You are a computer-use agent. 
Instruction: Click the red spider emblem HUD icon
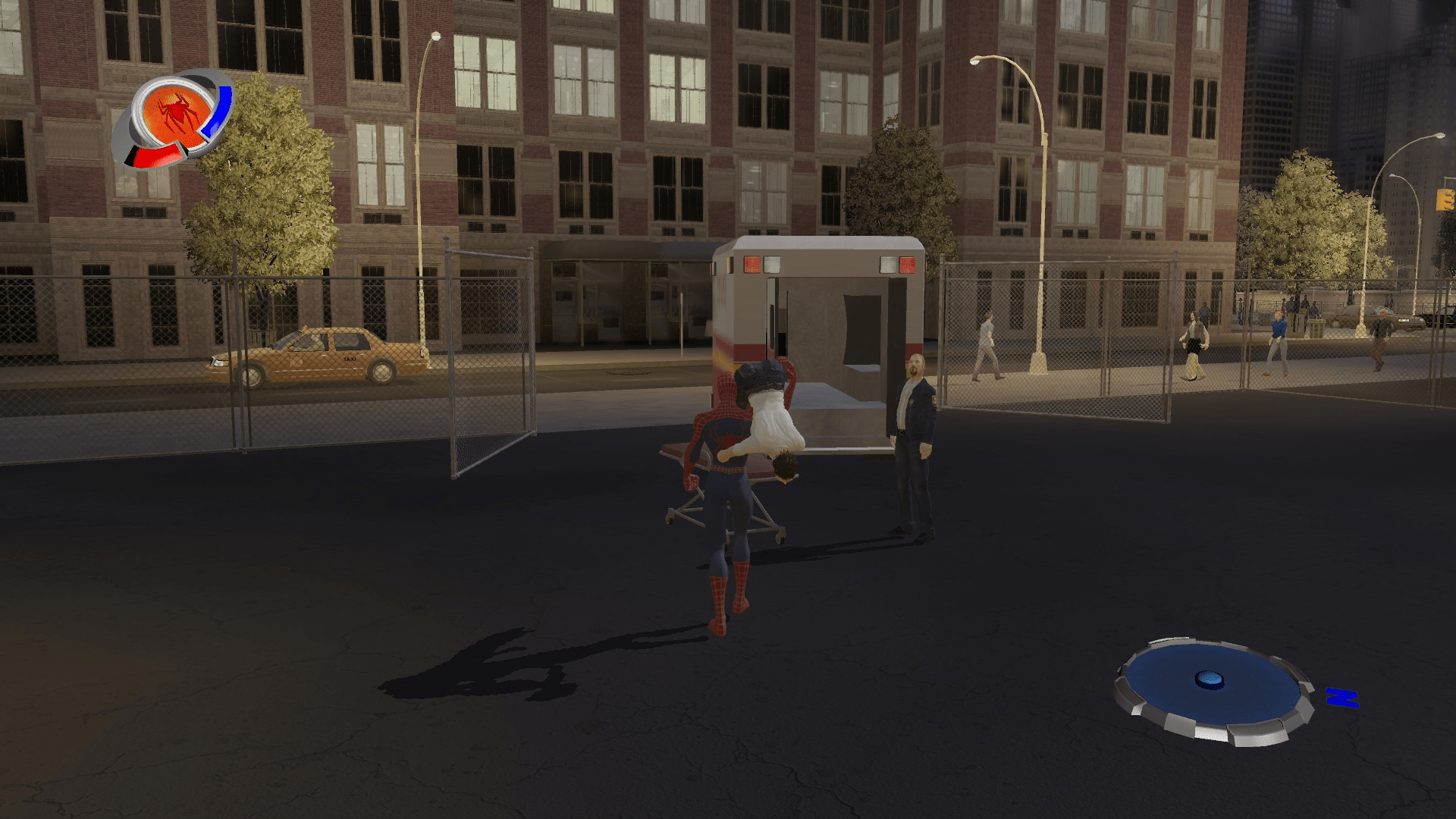click(177, 112)
